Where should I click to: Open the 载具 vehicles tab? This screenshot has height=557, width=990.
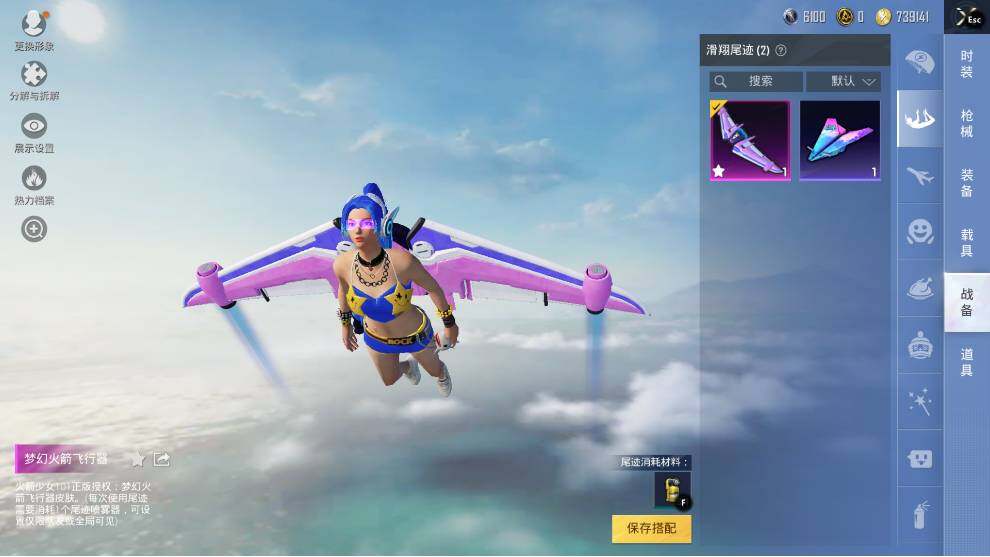tap(967, 242)
